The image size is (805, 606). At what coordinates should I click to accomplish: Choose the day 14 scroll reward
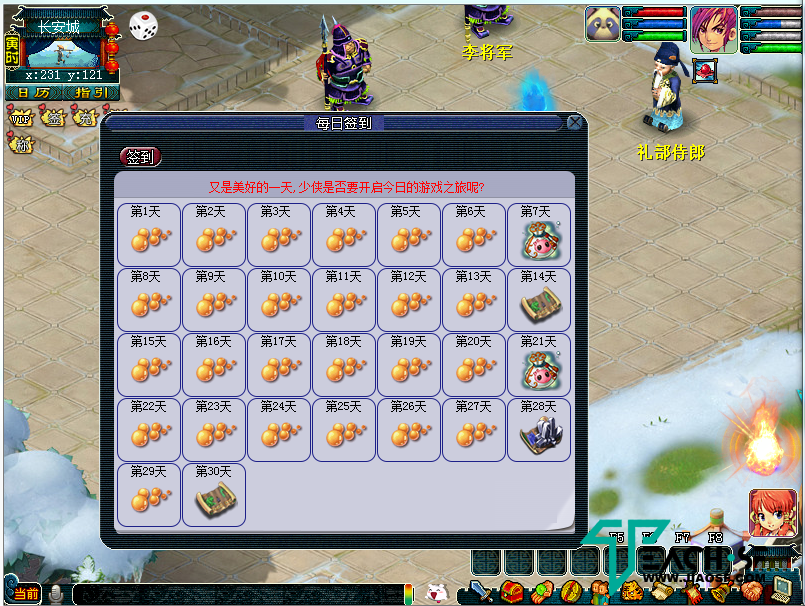(539, 300)
